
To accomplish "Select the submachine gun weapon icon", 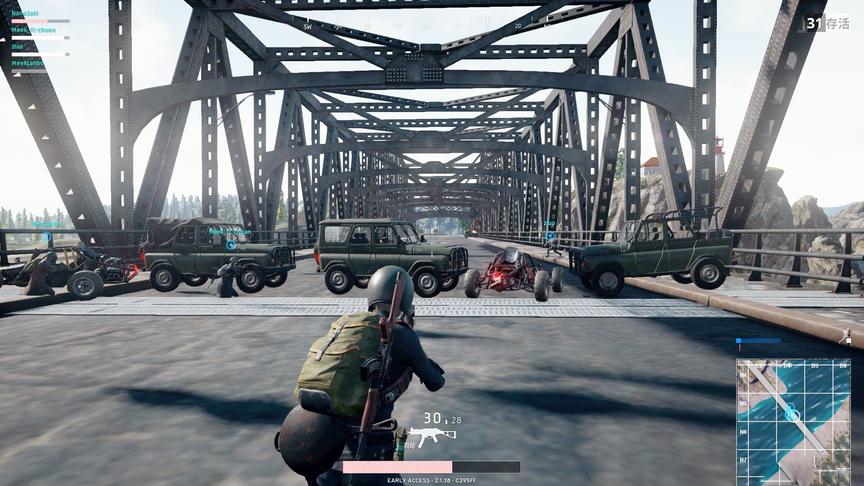I will (431, 435).
